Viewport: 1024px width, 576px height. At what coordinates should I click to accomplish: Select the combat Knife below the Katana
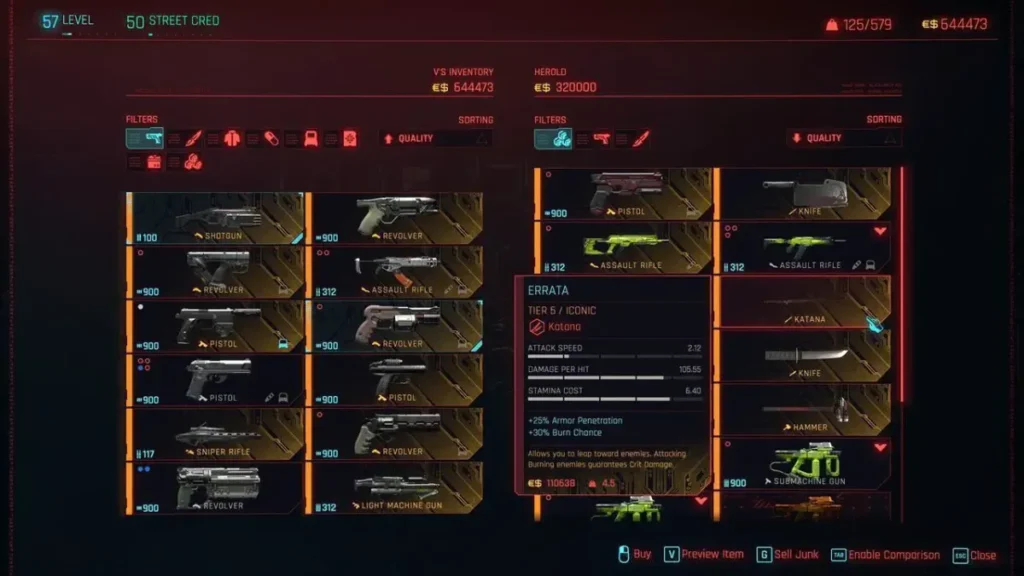tap(805, 356)
